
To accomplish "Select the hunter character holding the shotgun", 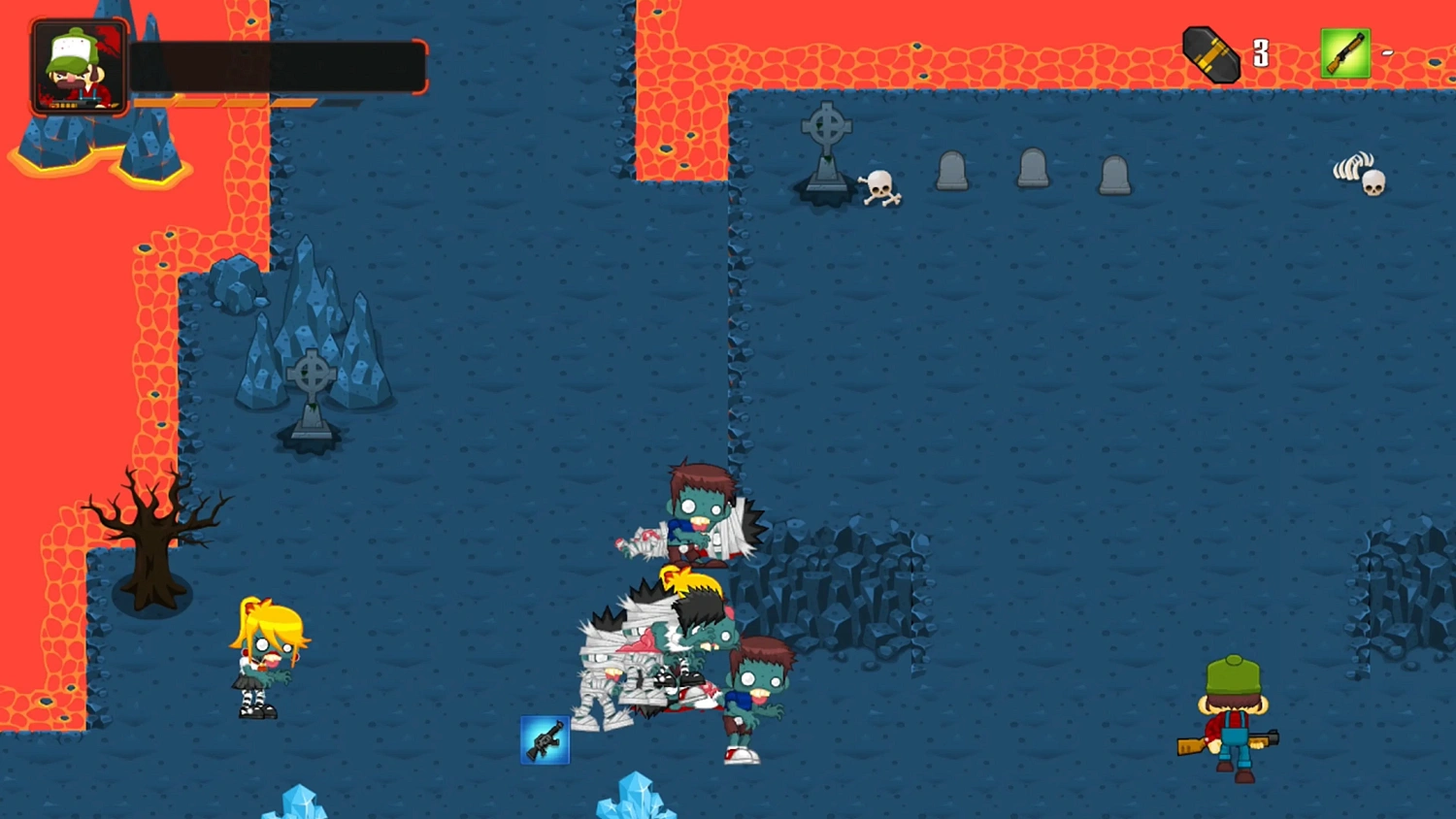I will tap(1231, 718).
